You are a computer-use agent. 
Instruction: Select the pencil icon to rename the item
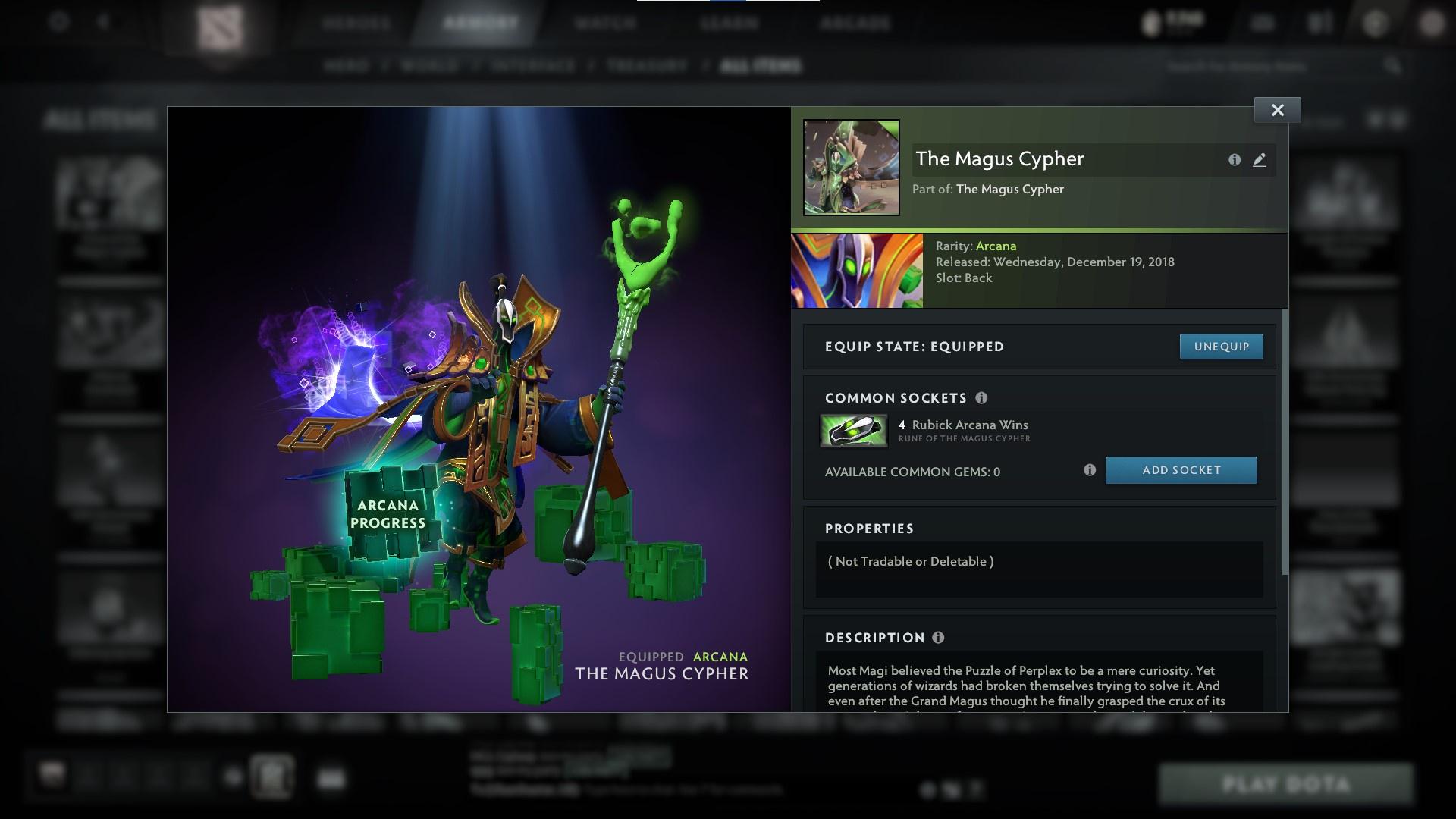1260,160
